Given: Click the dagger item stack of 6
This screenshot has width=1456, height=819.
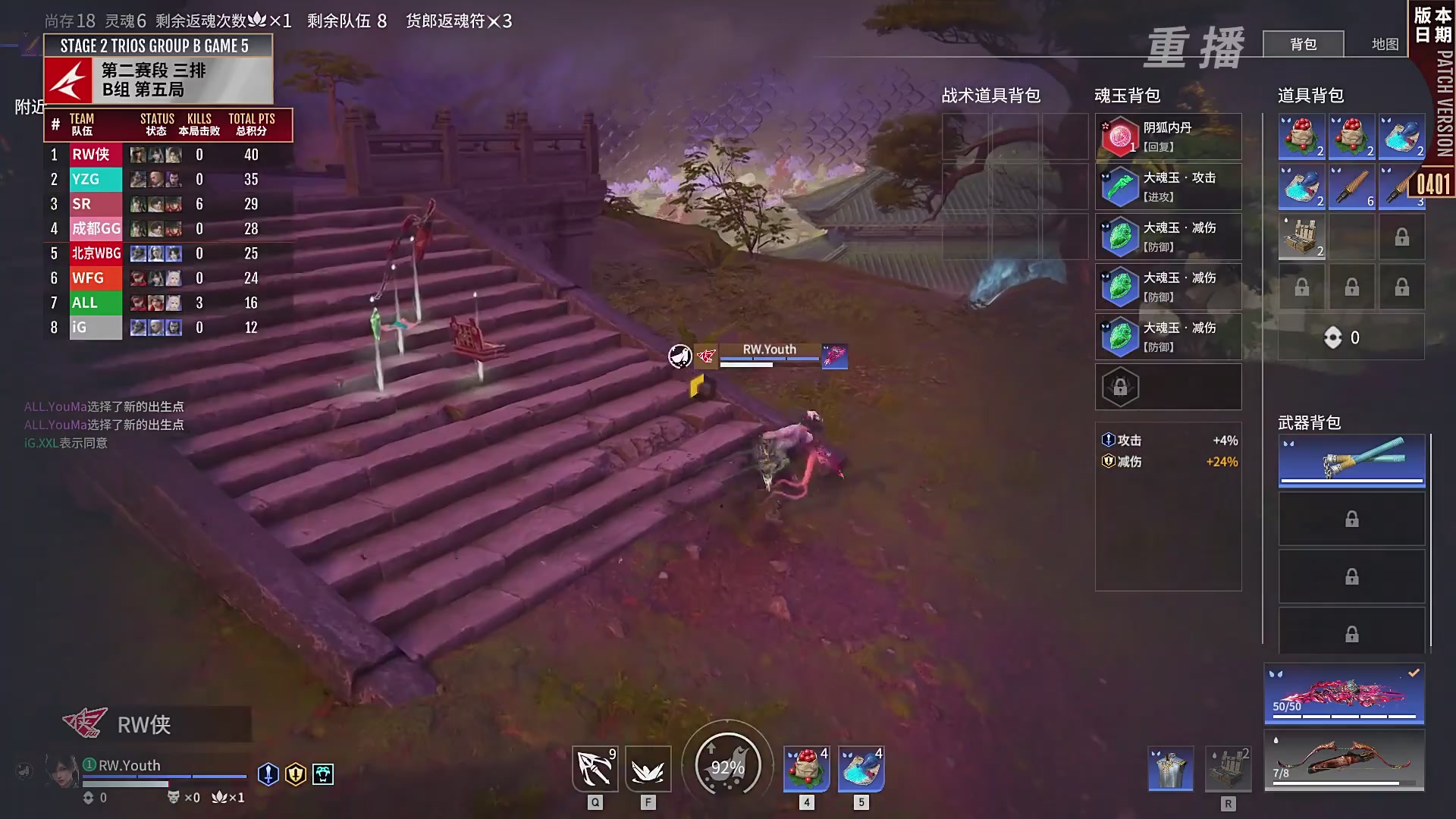Looking at the screenshot, I should pyautogui.click(x=1351, y=187).
